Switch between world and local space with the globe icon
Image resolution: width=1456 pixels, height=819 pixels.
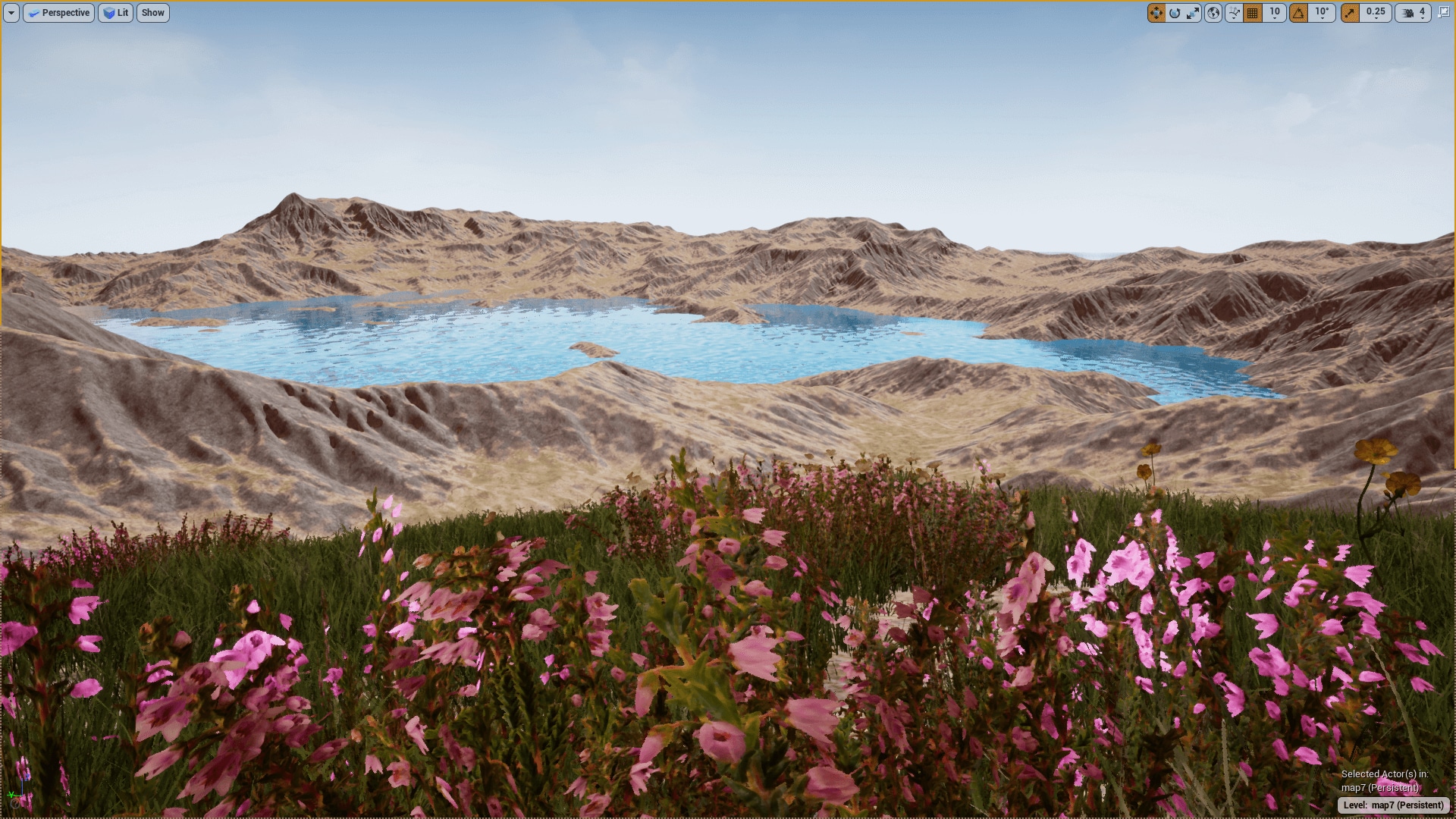point(1214,13)
